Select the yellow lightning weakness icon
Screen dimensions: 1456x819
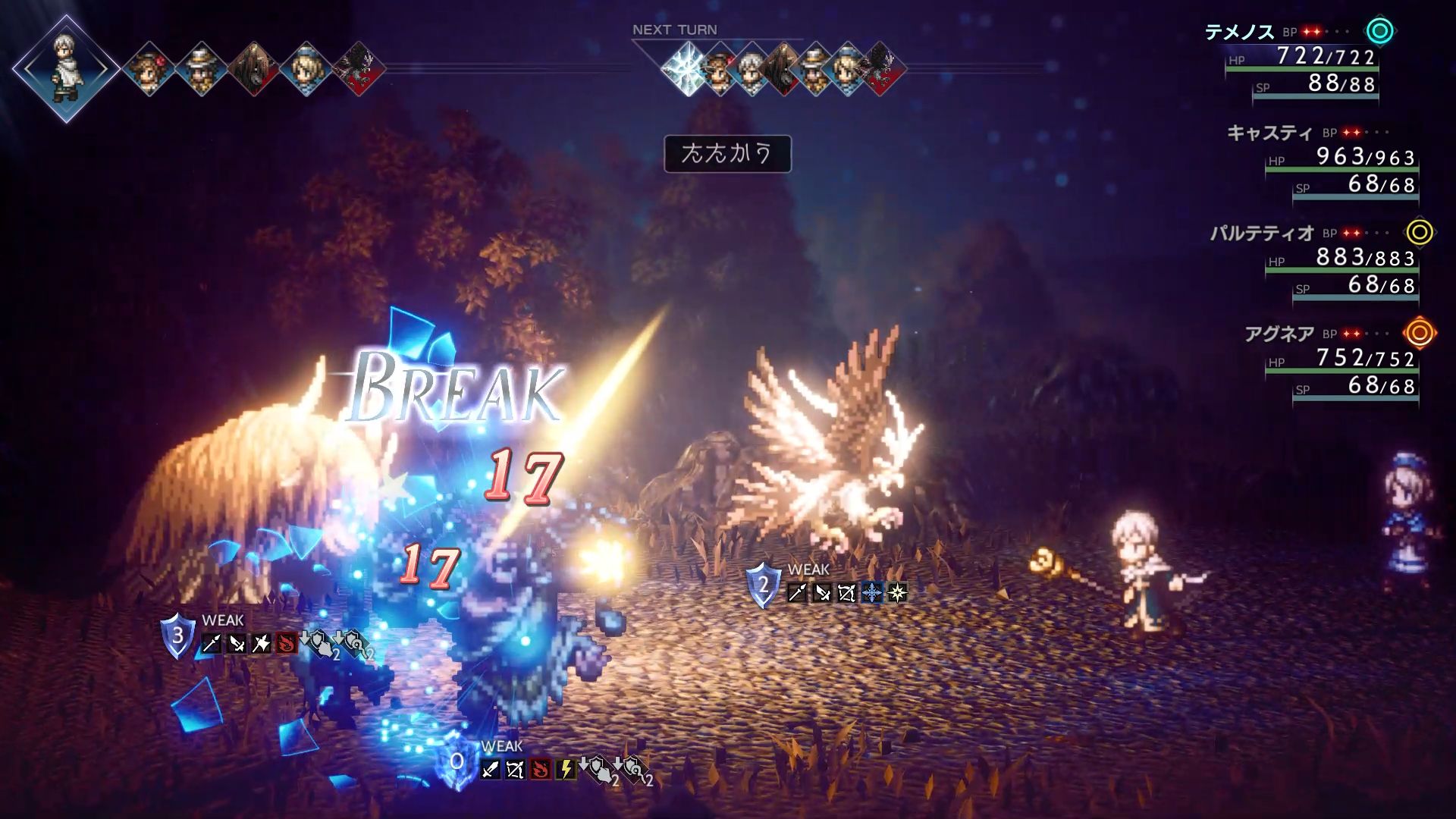click(565, 770)
